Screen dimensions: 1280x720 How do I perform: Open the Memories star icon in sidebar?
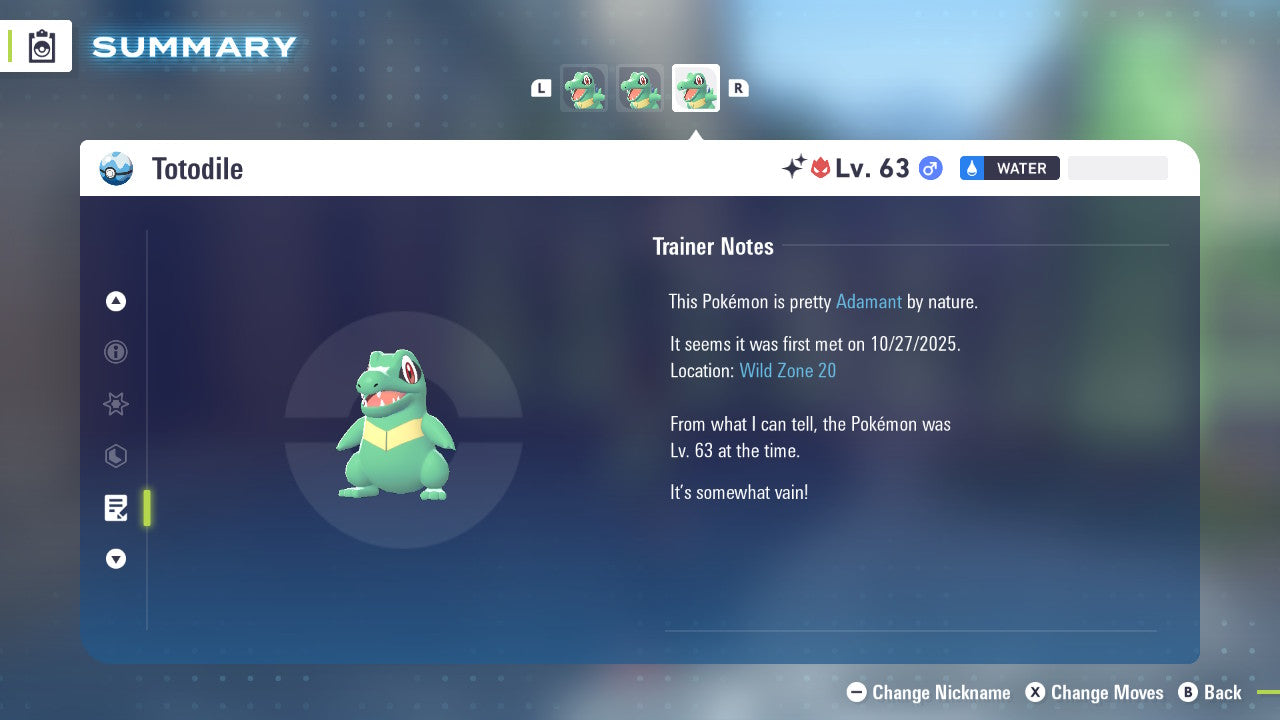coord(116,404)
